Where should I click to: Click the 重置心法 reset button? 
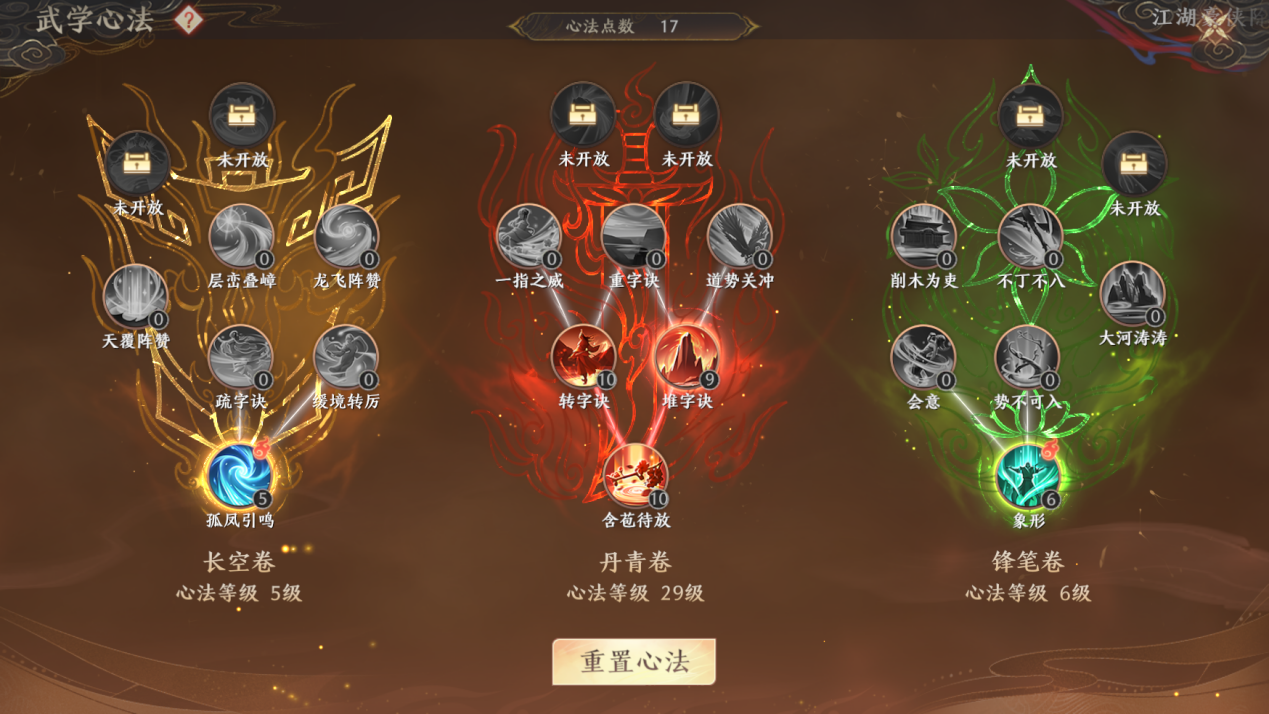point(634,662)
